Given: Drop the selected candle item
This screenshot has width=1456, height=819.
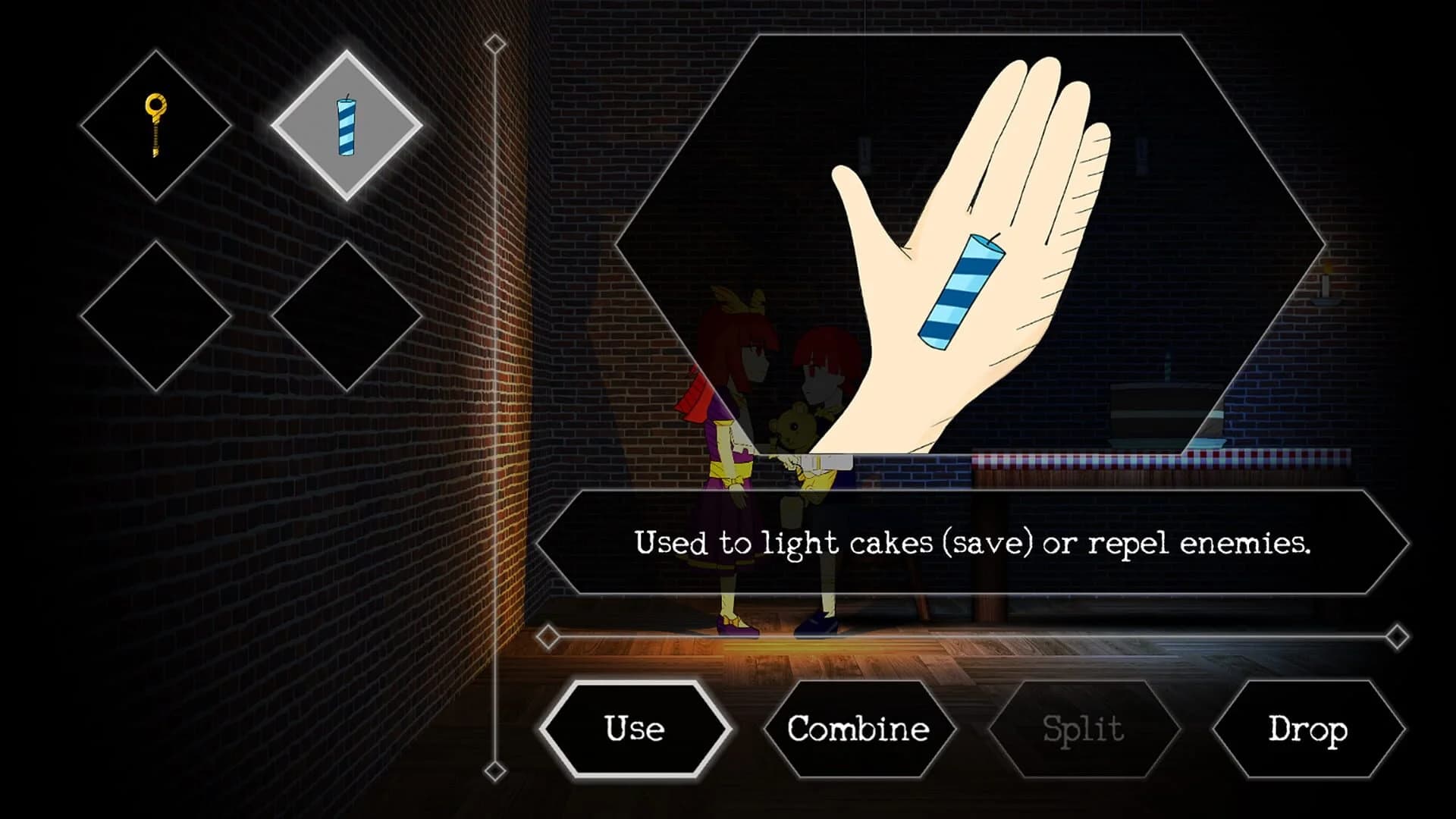Looking at the screenshot, I should coord(1307,730).
